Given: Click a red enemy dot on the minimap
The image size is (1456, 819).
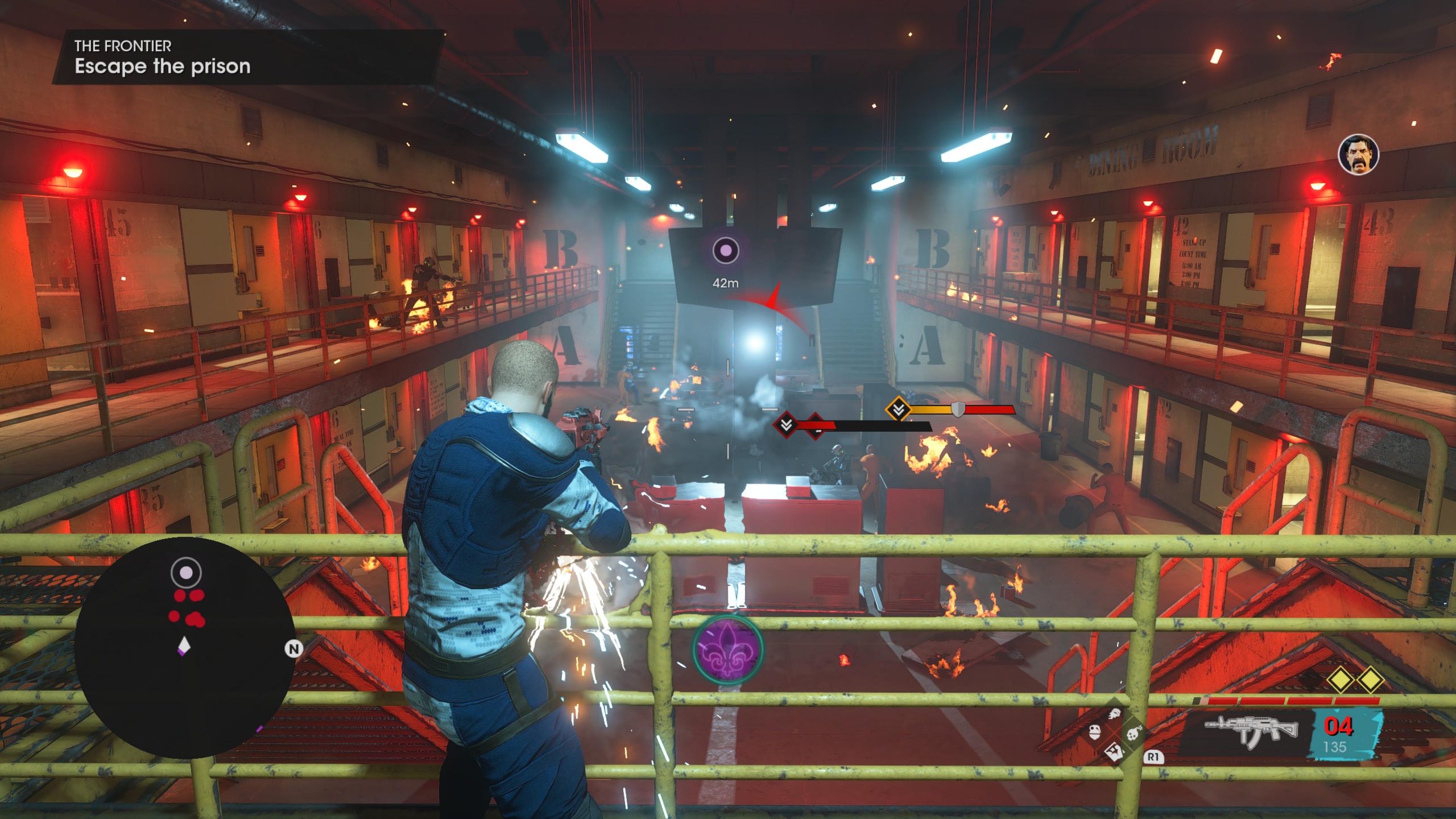Looking at the screenshot, I should 180,596.
